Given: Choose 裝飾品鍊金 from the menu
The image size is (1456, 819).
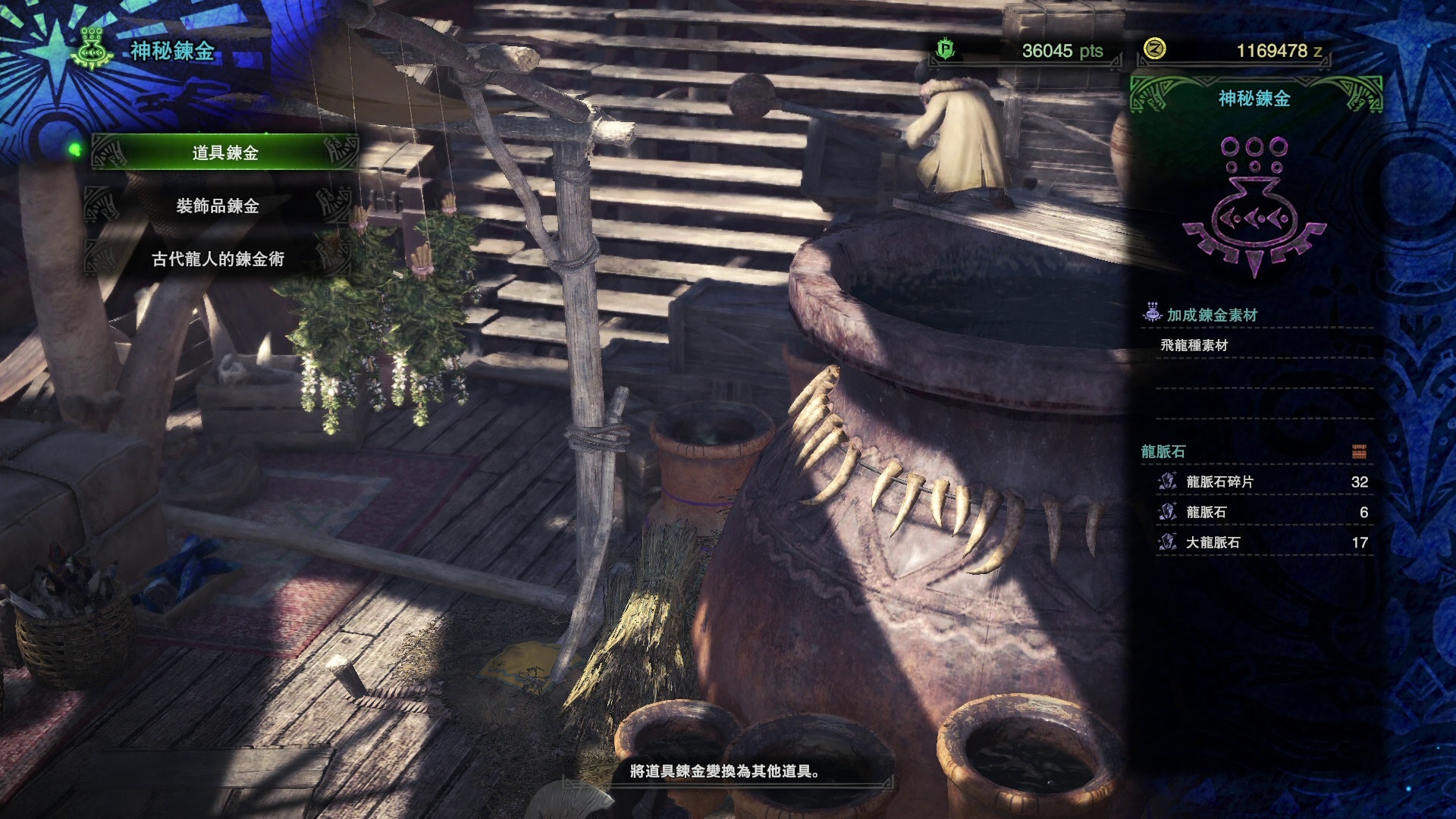Looking at the screenshot, I should coord(218,206).
